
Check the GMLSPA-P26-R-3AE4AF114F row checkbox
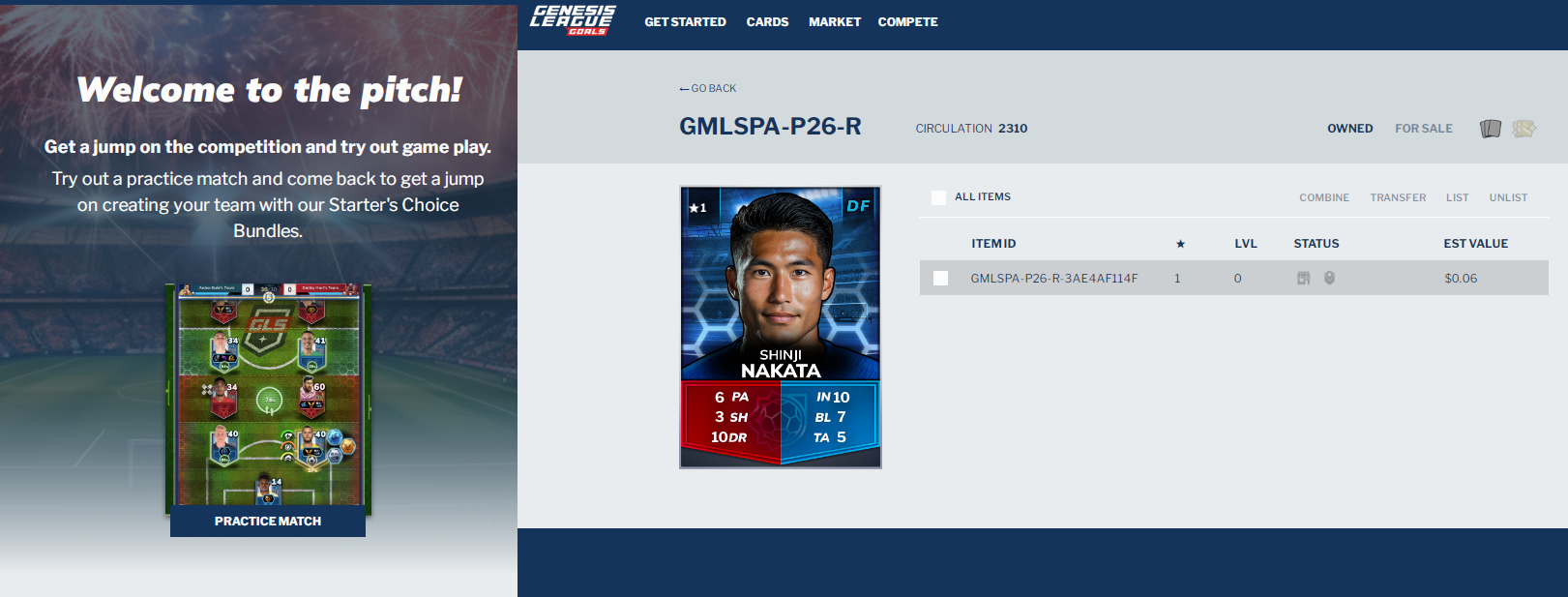940,279
